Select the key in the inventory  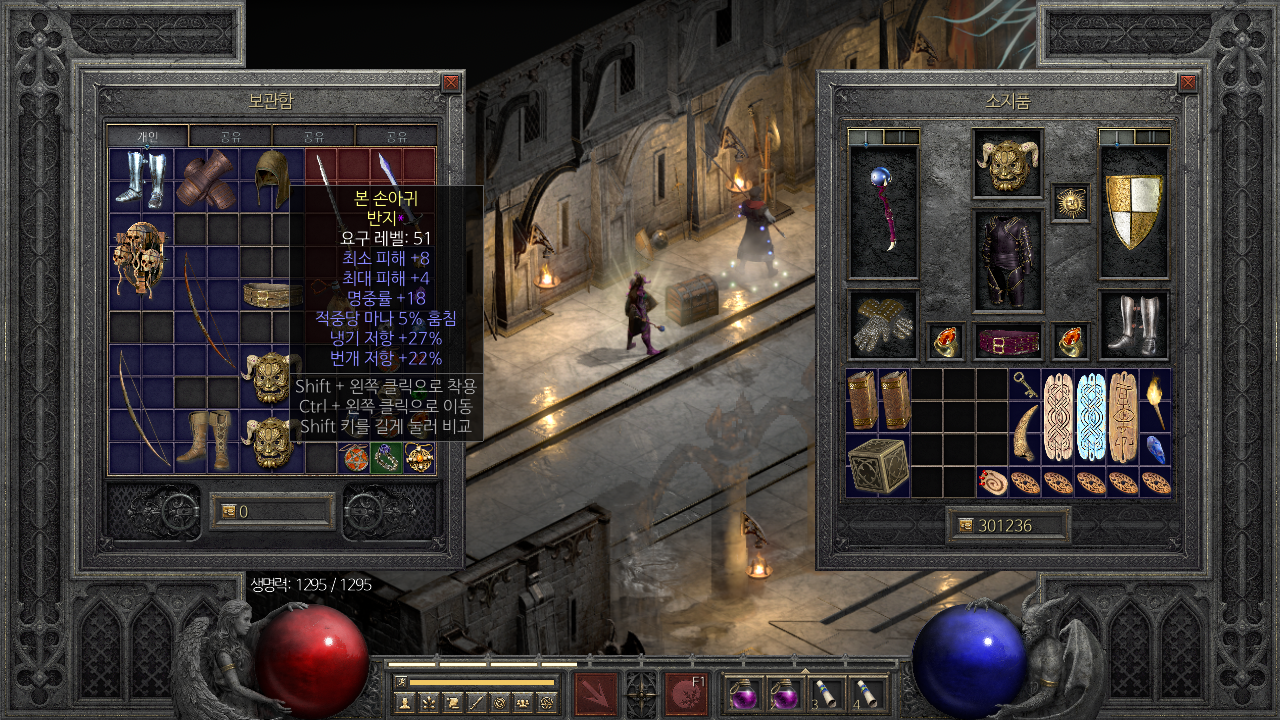(x=1024, y=385)
